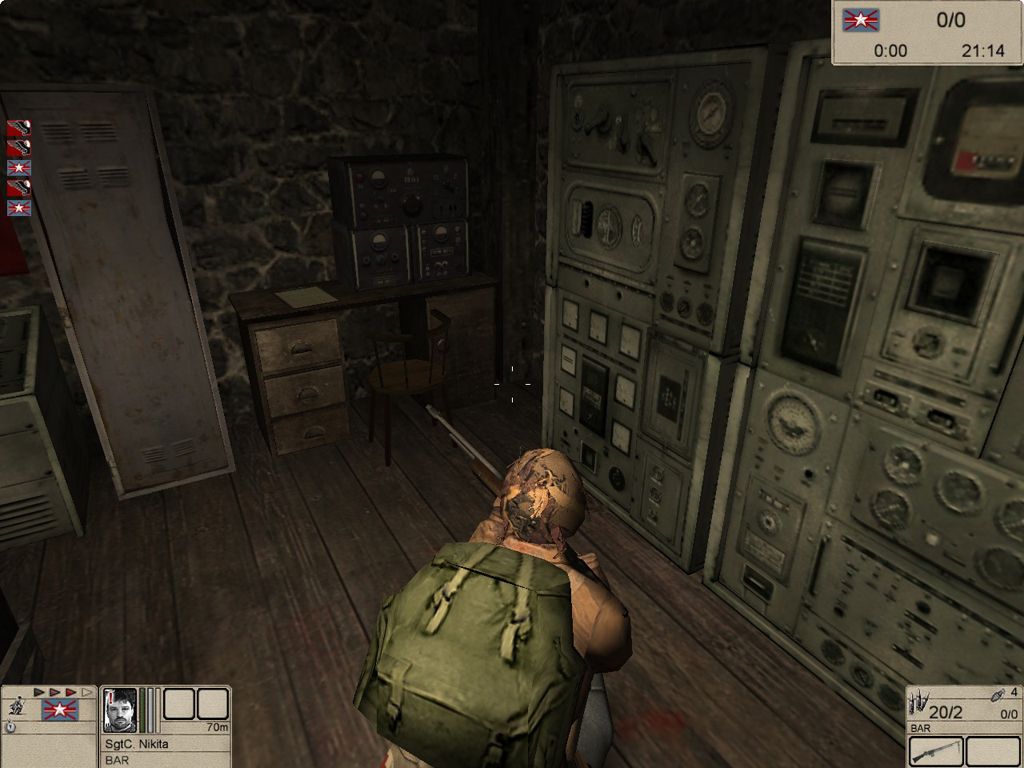This screenshot has height=768, width=1024.
Task: Select the BAR rifle weapon slot
Action: tap(936, 751)
